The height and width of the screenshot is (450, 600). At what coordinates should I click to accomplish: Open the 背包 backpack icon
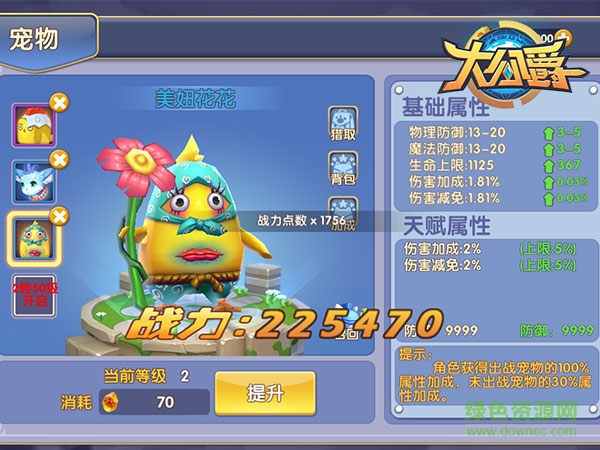coord(343,171)
